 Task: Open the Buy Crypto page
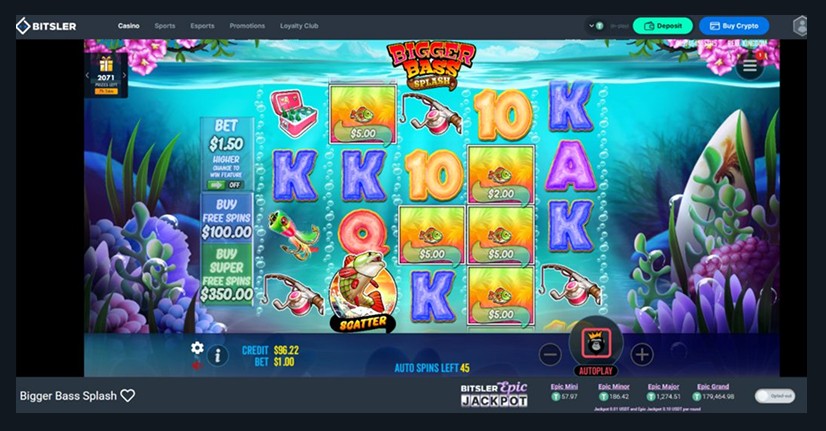733,26
